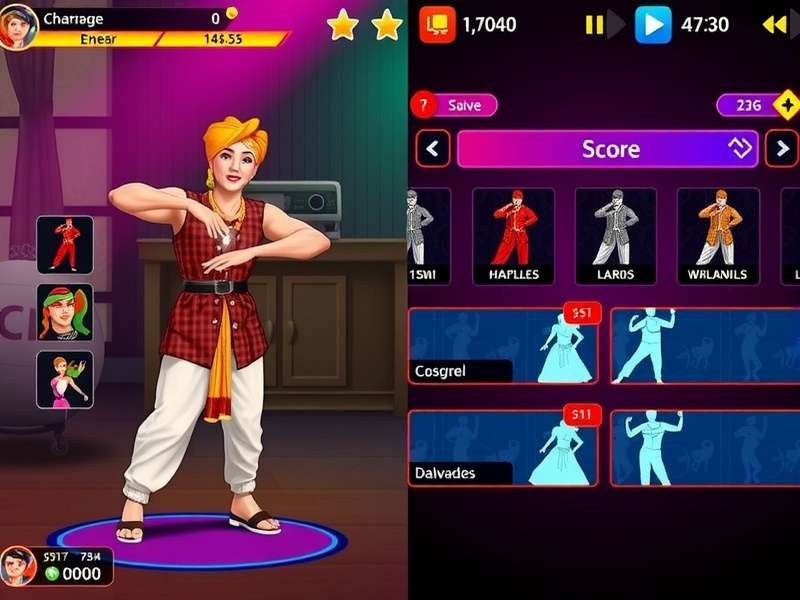Select the red suit dancer thumbnail

point(65,245)
